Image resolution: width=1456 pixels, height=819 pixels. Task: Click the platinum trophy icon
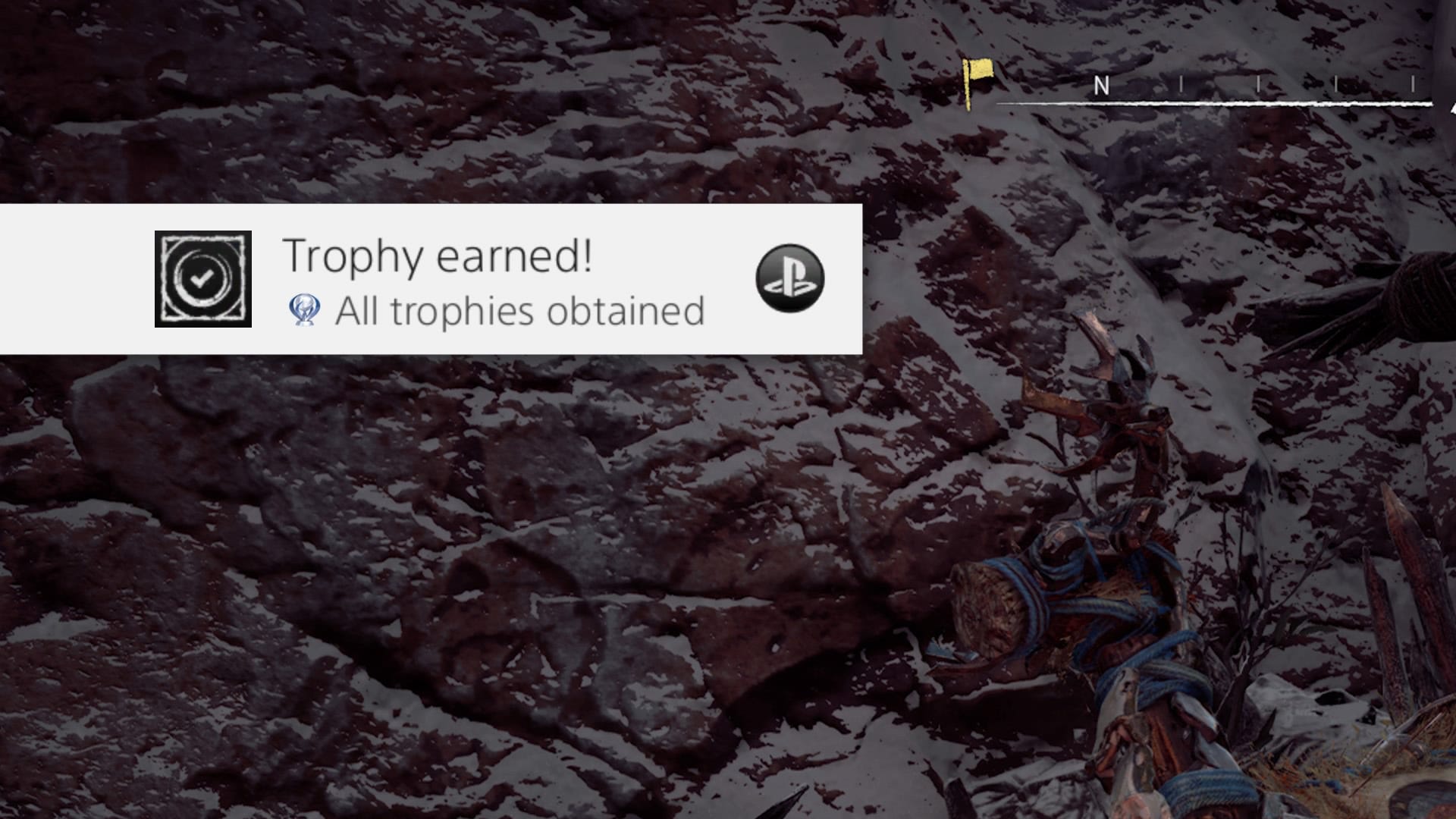click(305, 311)
